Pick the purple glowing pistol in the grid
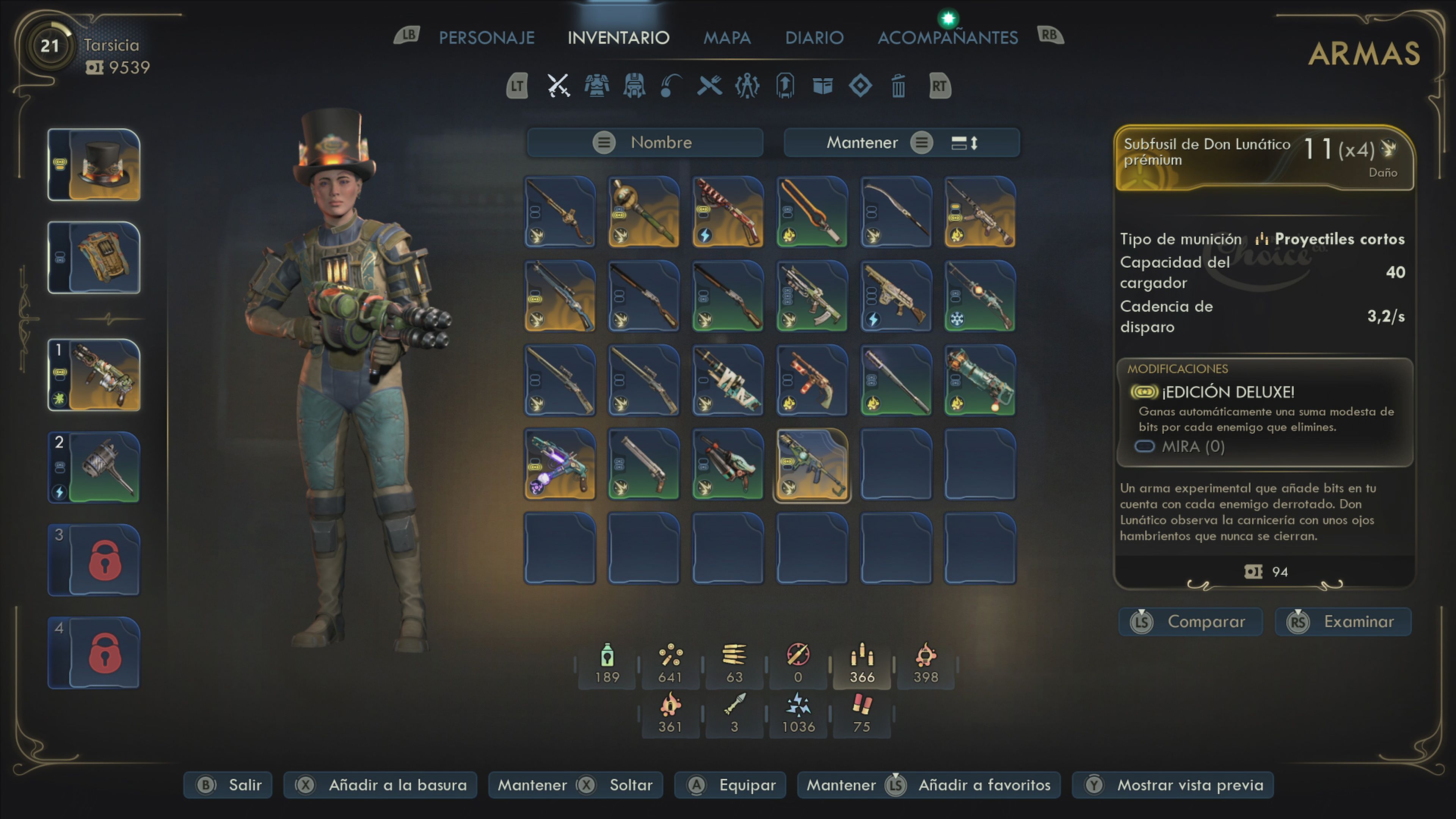The height and width of the screenshot is (819, 1456). (x=560, y=464)
